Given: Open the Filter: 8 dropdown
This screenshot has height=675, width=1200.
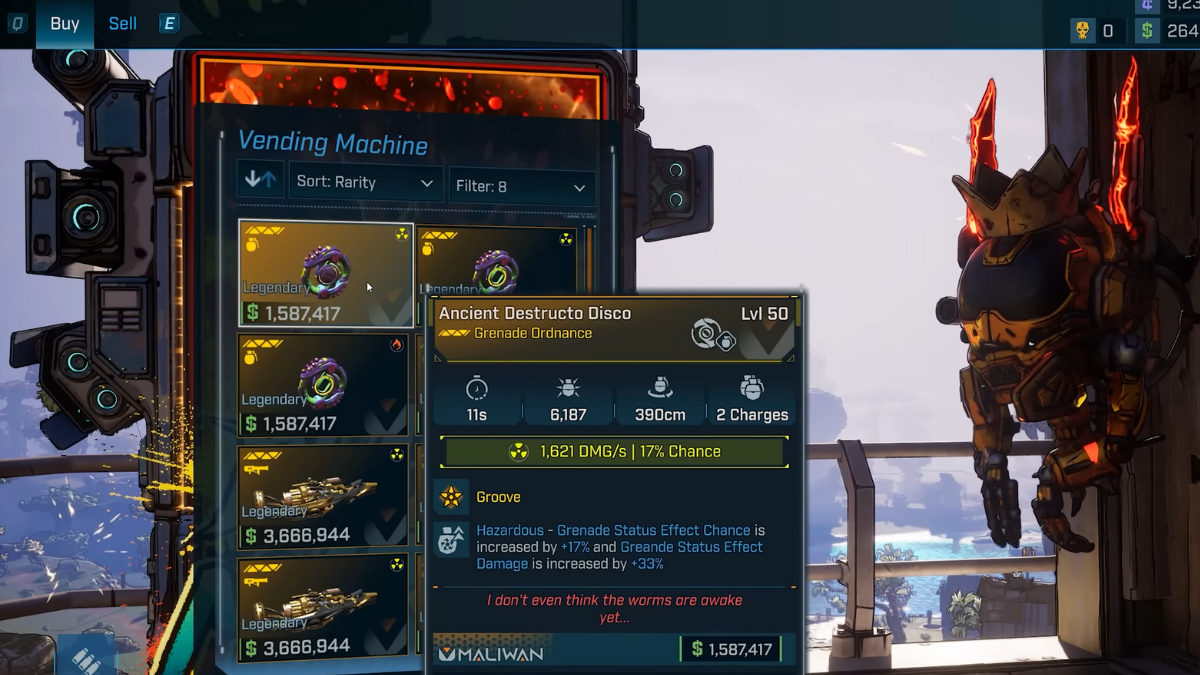Looking at the screenshot, I should (521, 187).
